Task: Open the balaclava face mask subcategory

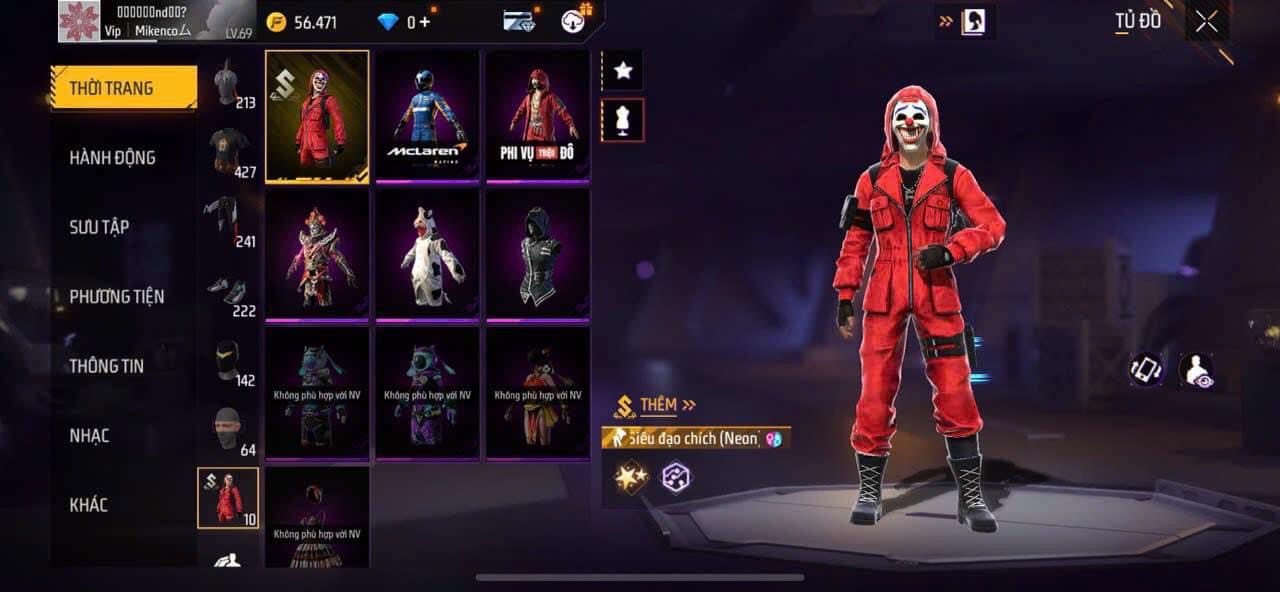Action: click(x=229, y=431)
